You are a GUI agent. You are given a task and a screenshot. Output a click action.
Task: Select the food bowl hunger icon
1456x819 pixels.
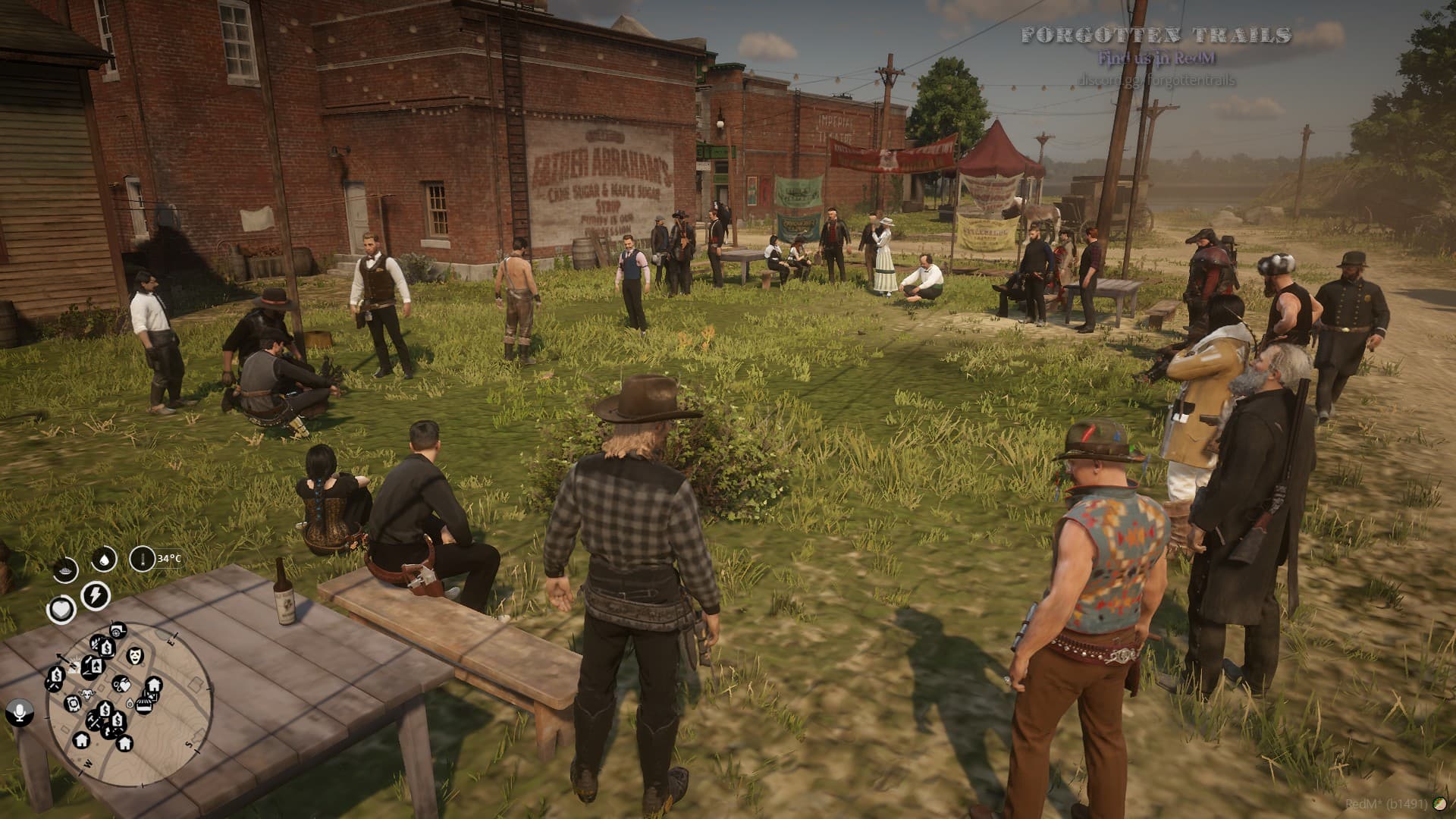point(65,569)
